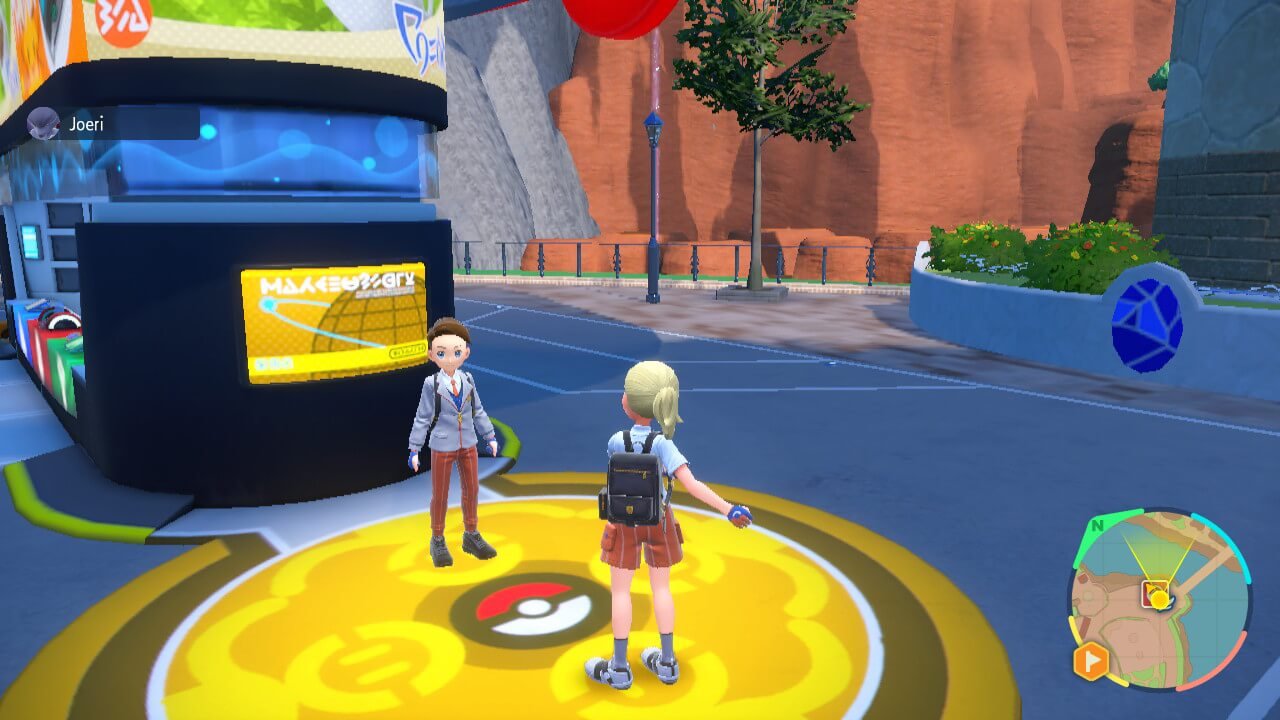Select the Joeri player name tag
This screenshot has width=1280, height=720.
point(87,124)
